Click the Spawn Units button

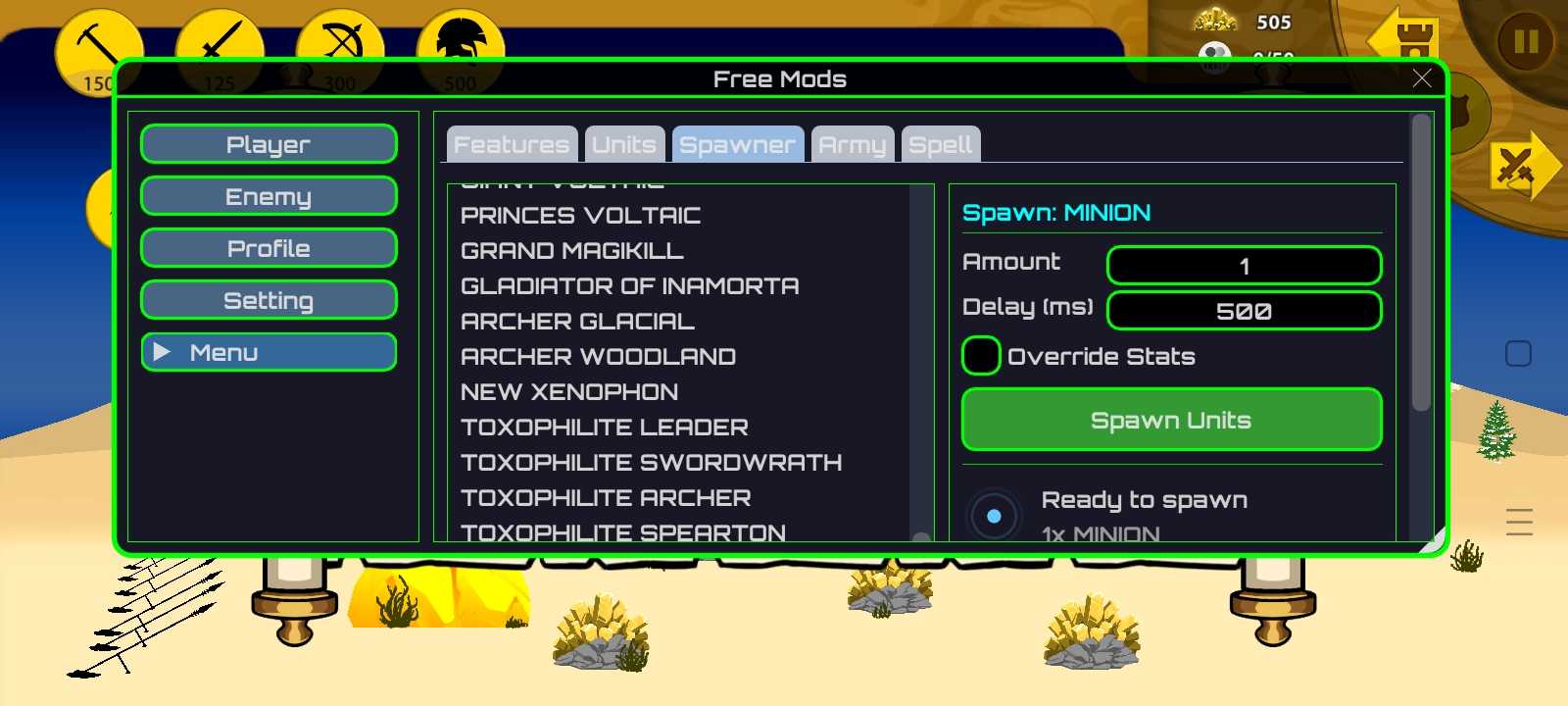[1171, 420]
